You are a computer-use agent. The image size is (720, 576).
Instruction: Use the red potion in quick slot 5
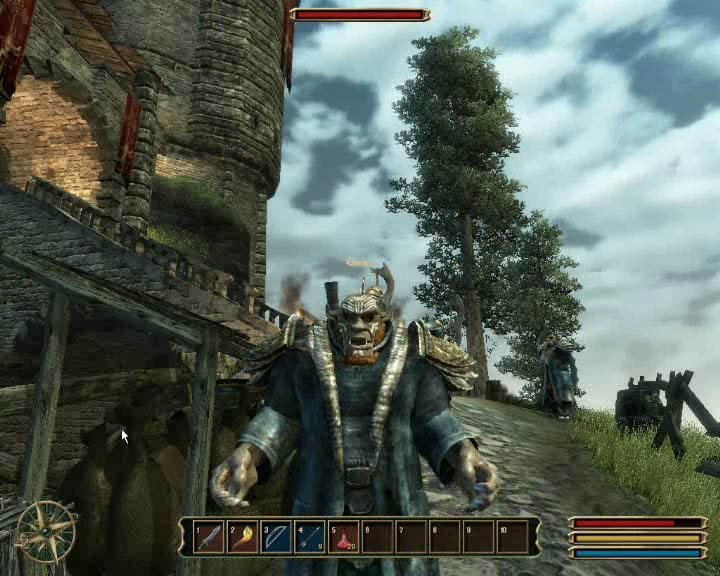tap(344, 537)
